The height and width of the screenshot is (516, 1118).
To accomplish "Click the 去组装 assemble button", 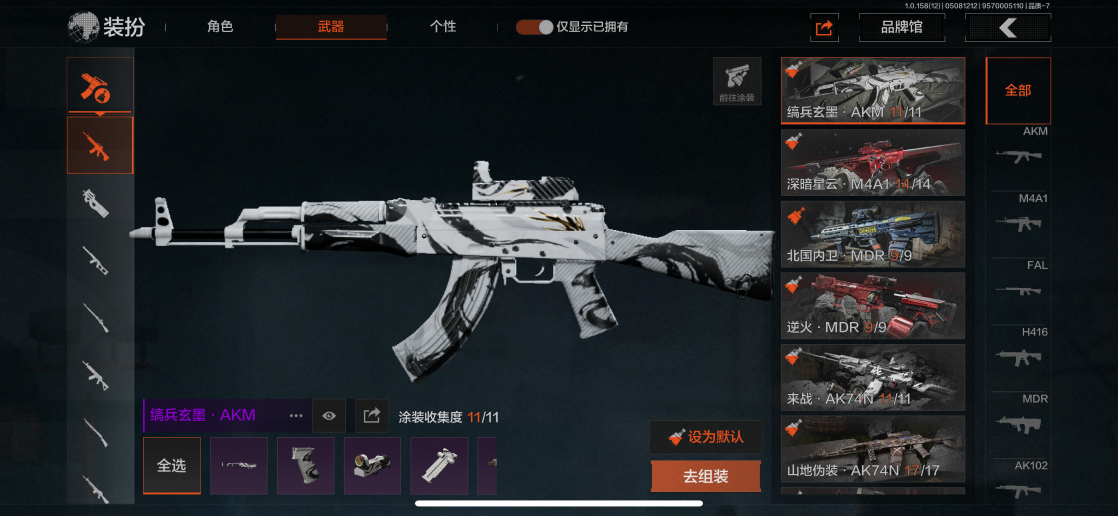I will coord(705,477).
